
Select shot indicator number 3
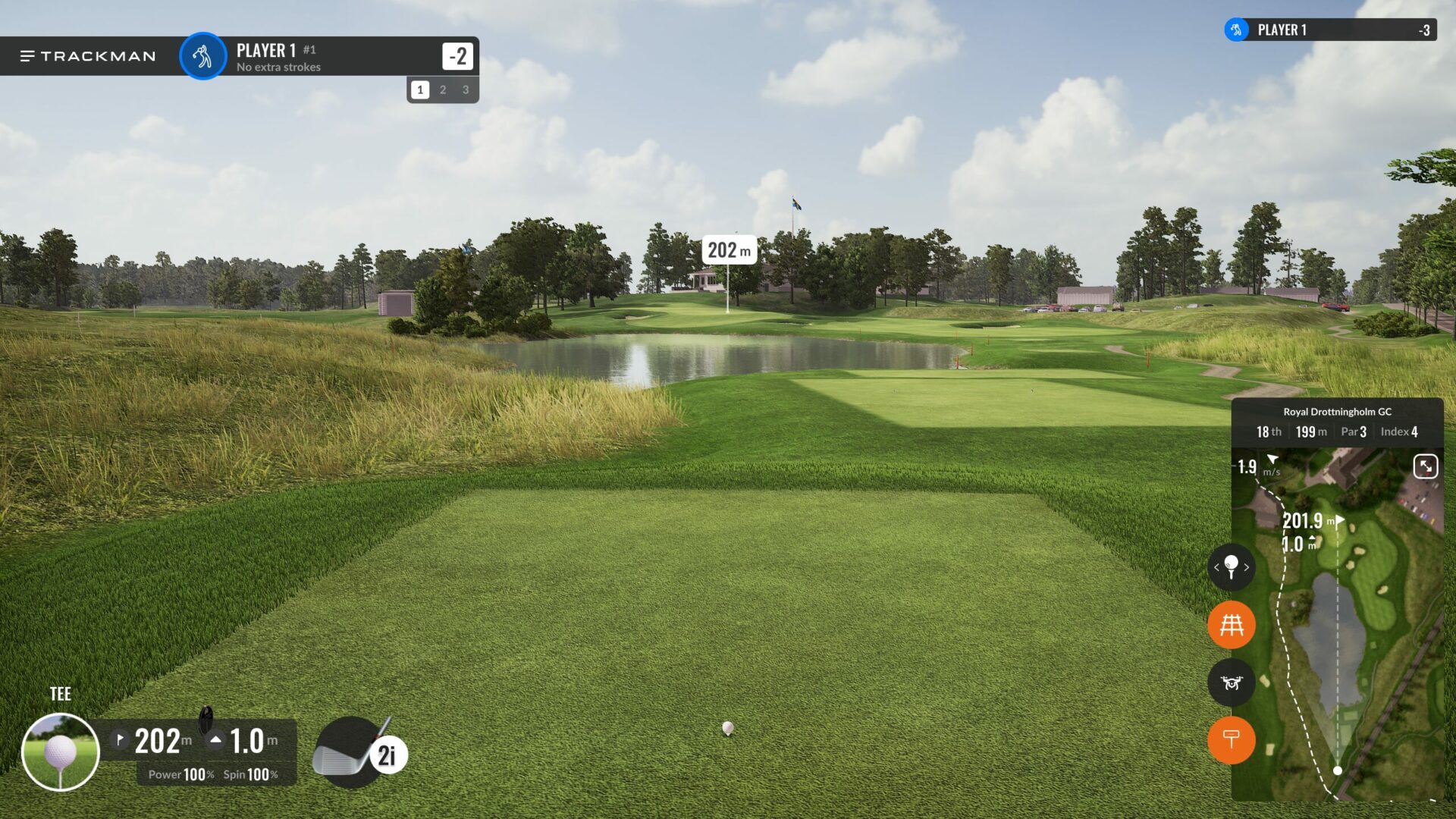(x=466, y=89)
